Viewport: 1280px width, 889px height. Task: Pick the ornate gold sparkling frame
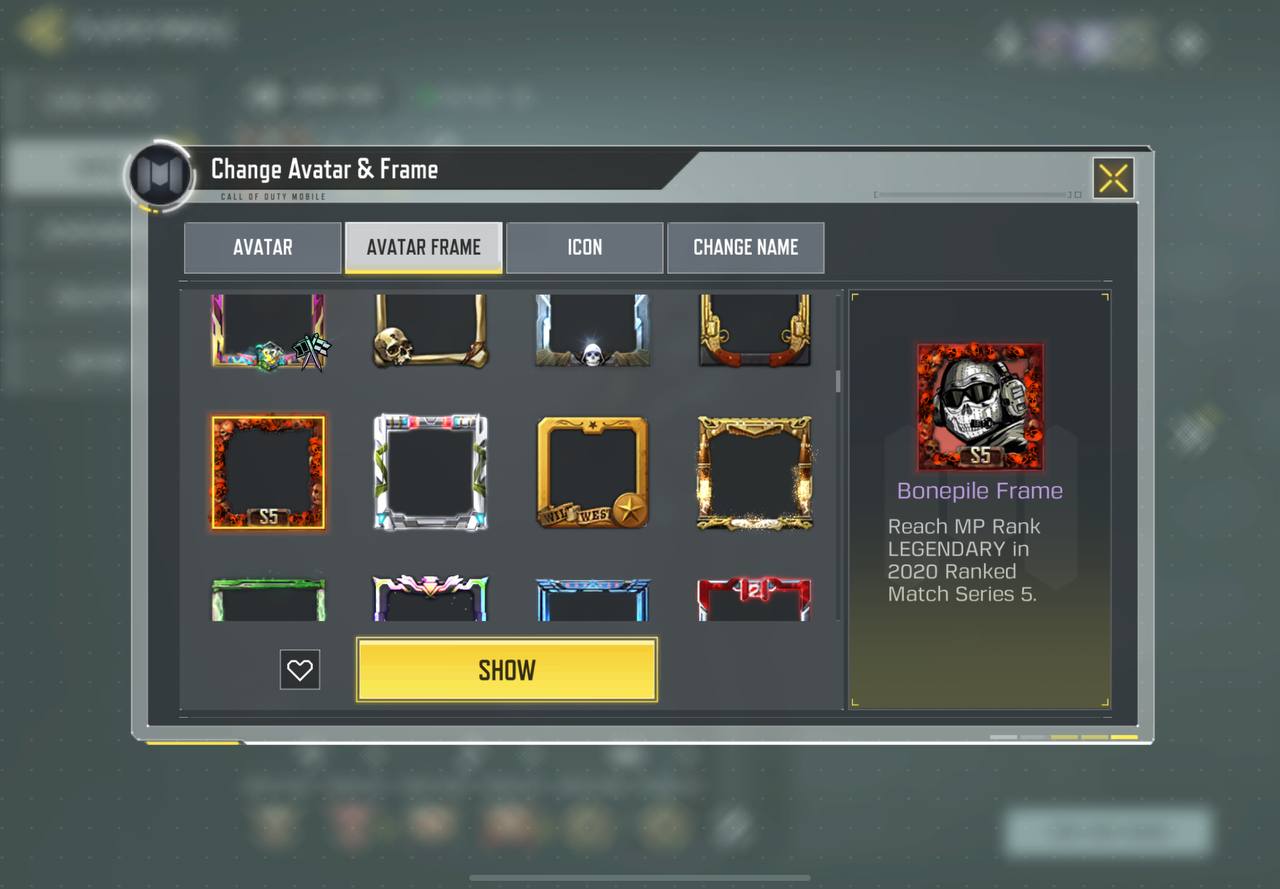point(754,472)
